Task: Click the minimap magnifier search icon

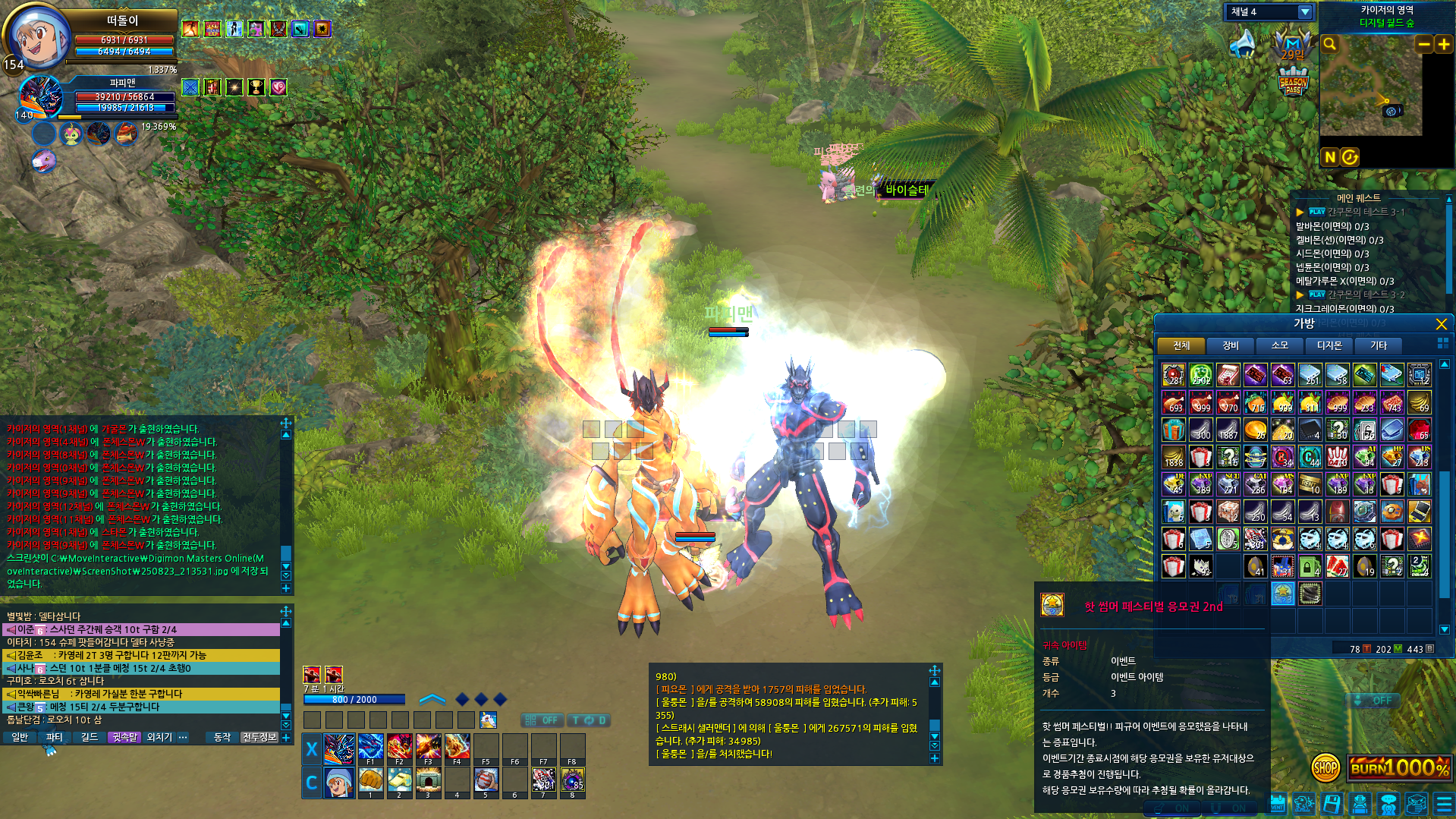Action: 1330,44
